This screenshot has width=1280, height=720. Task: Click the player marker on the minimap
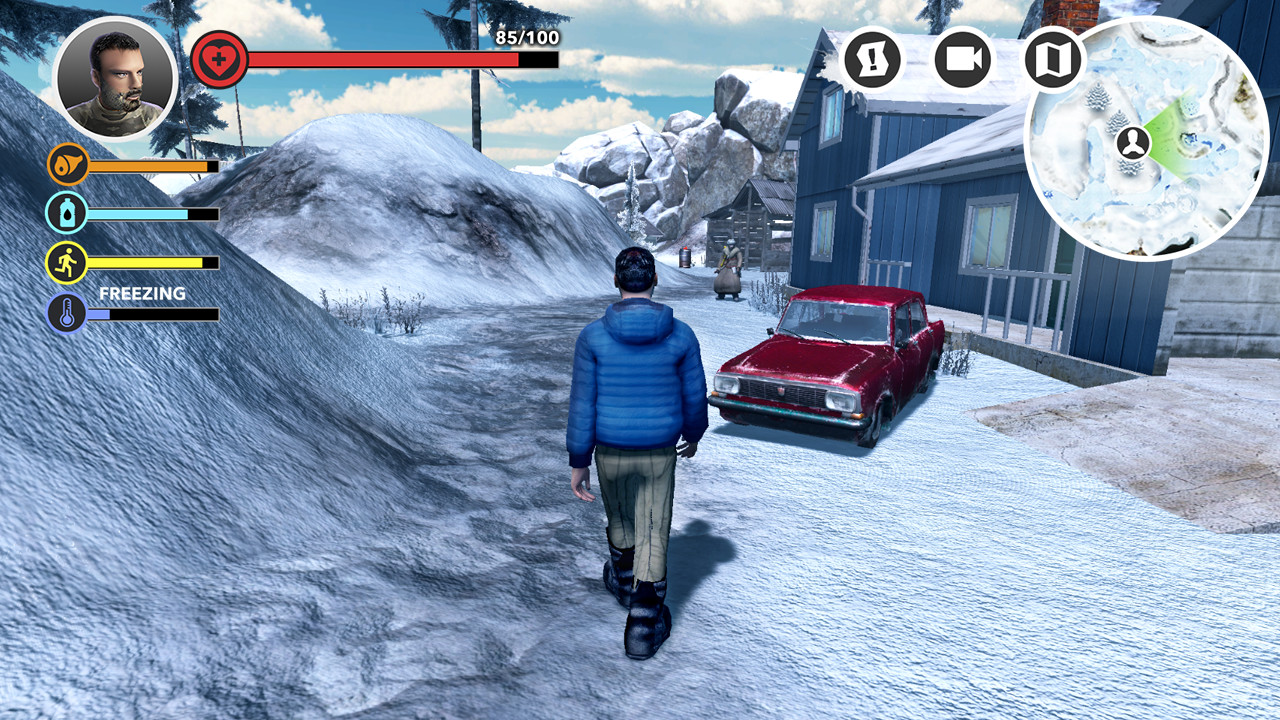coord(1132,143)
